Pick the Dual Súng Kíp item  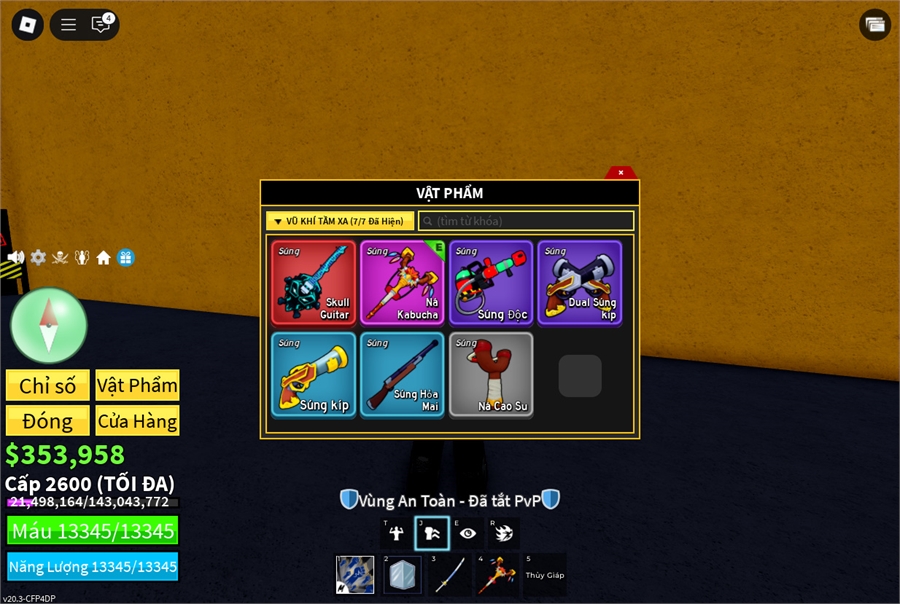pos(580,282)
